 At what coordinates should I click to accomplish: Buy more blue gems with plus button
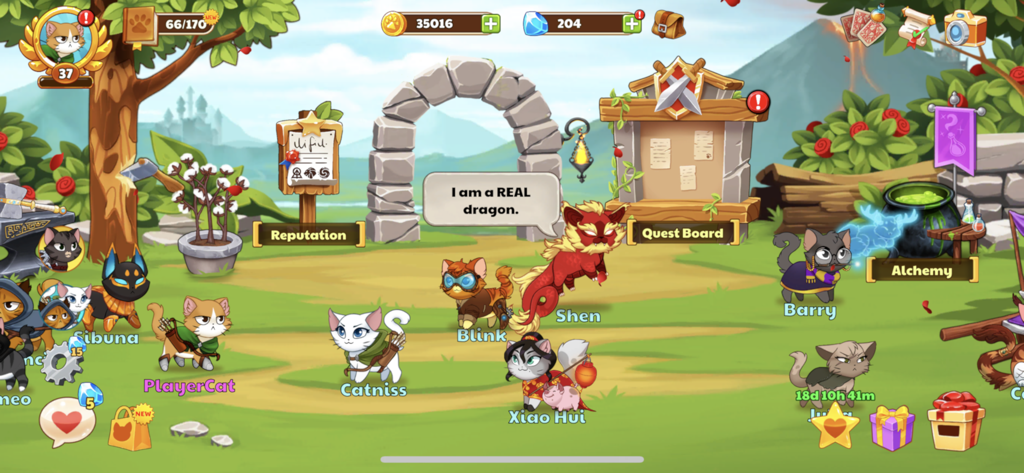coord(631,24)
